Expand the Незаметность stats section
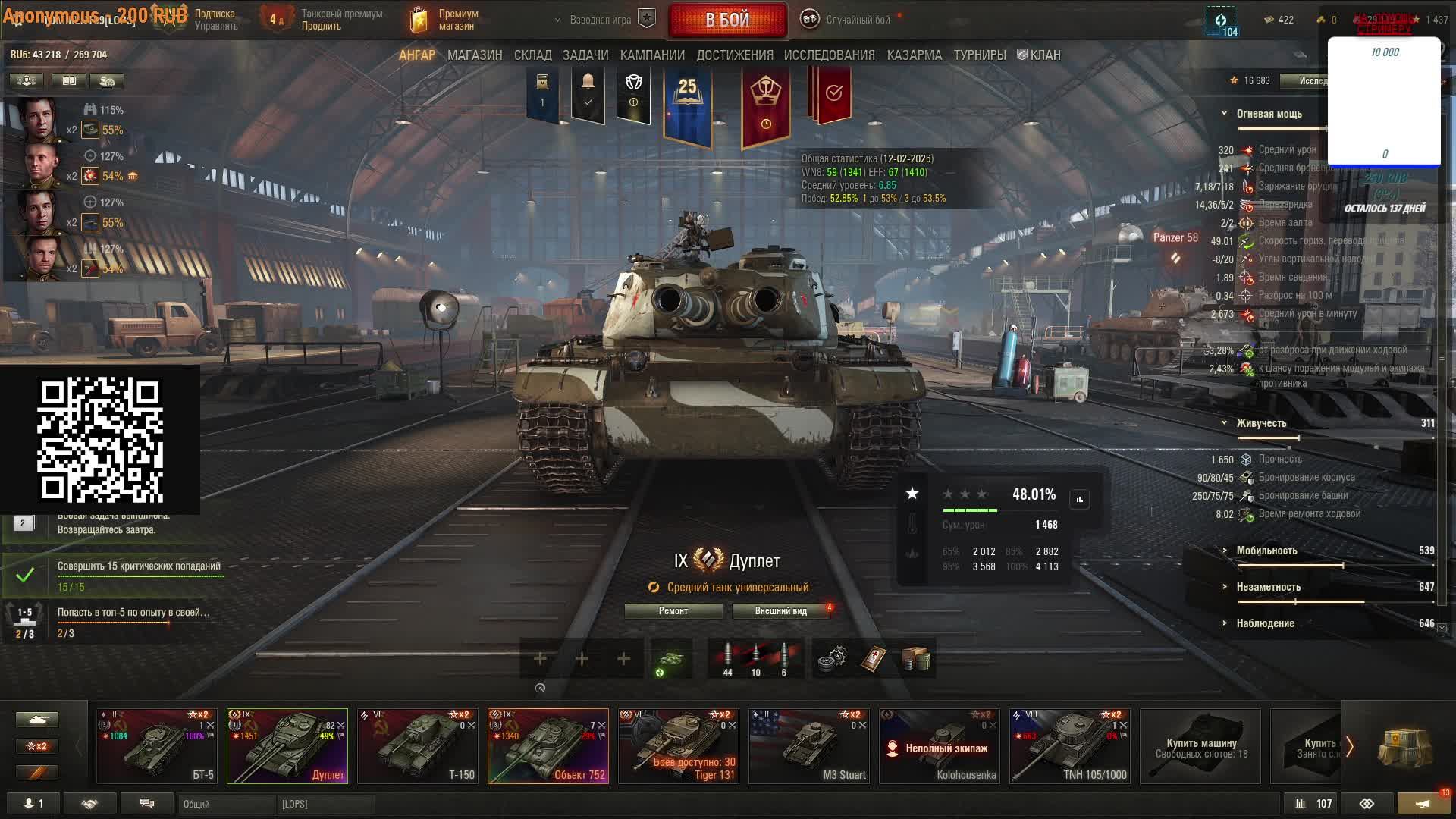This screenshot has height=819, width=1456. [1268, 587]
